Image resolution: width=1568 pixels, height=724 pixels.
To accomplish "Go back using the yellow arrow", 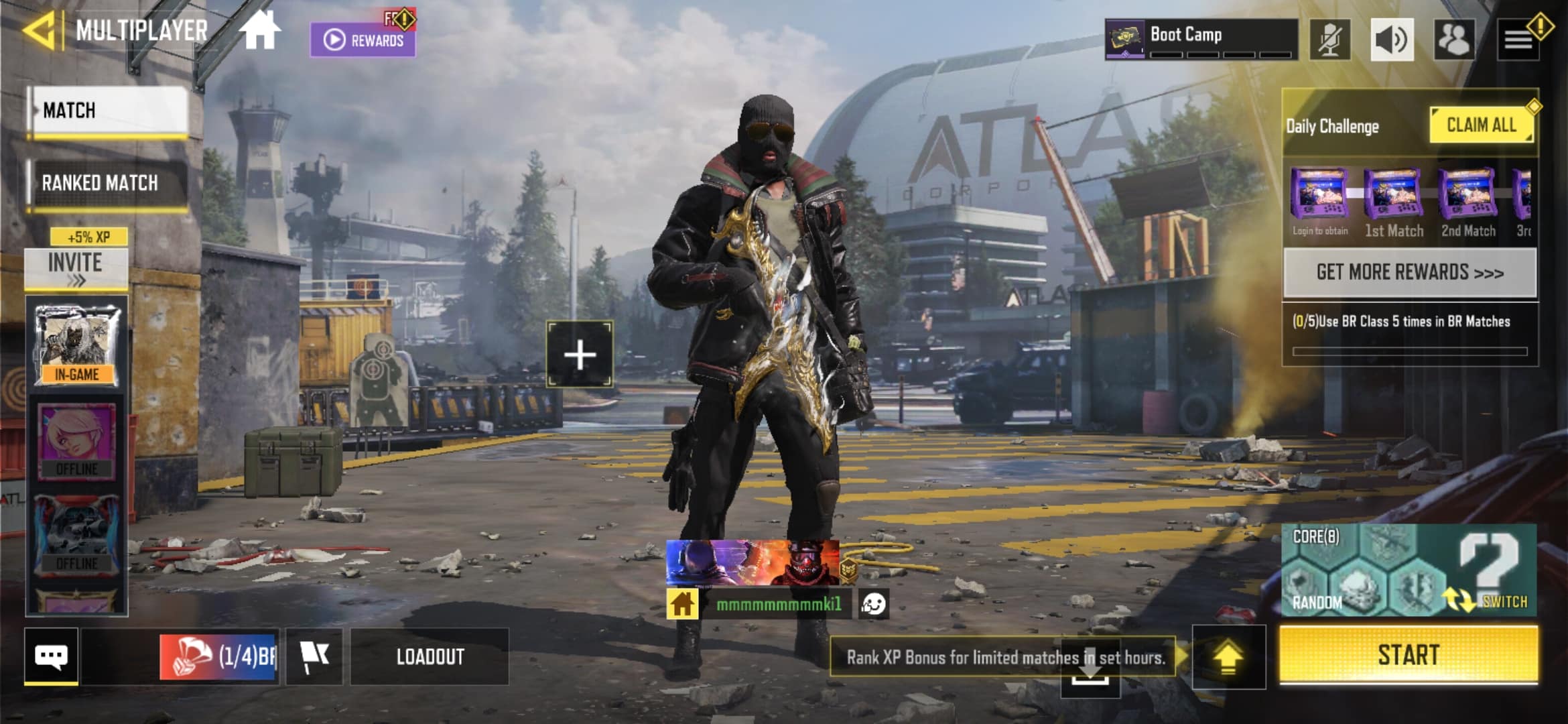I will 39,31.
